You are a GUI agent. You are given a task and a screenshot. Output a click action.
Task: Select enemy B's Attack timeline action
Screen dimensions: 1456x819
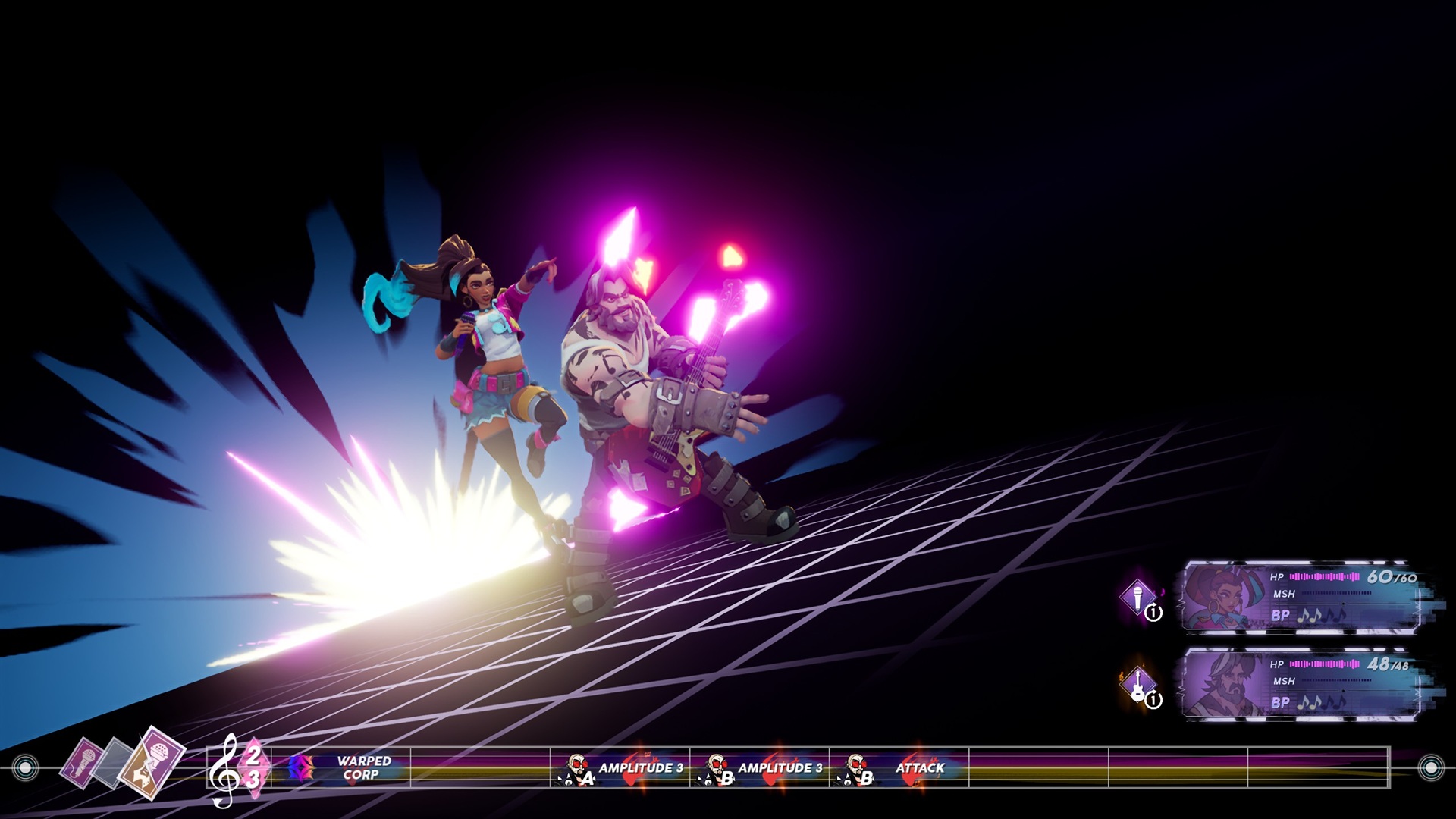[x=899, y=768]
